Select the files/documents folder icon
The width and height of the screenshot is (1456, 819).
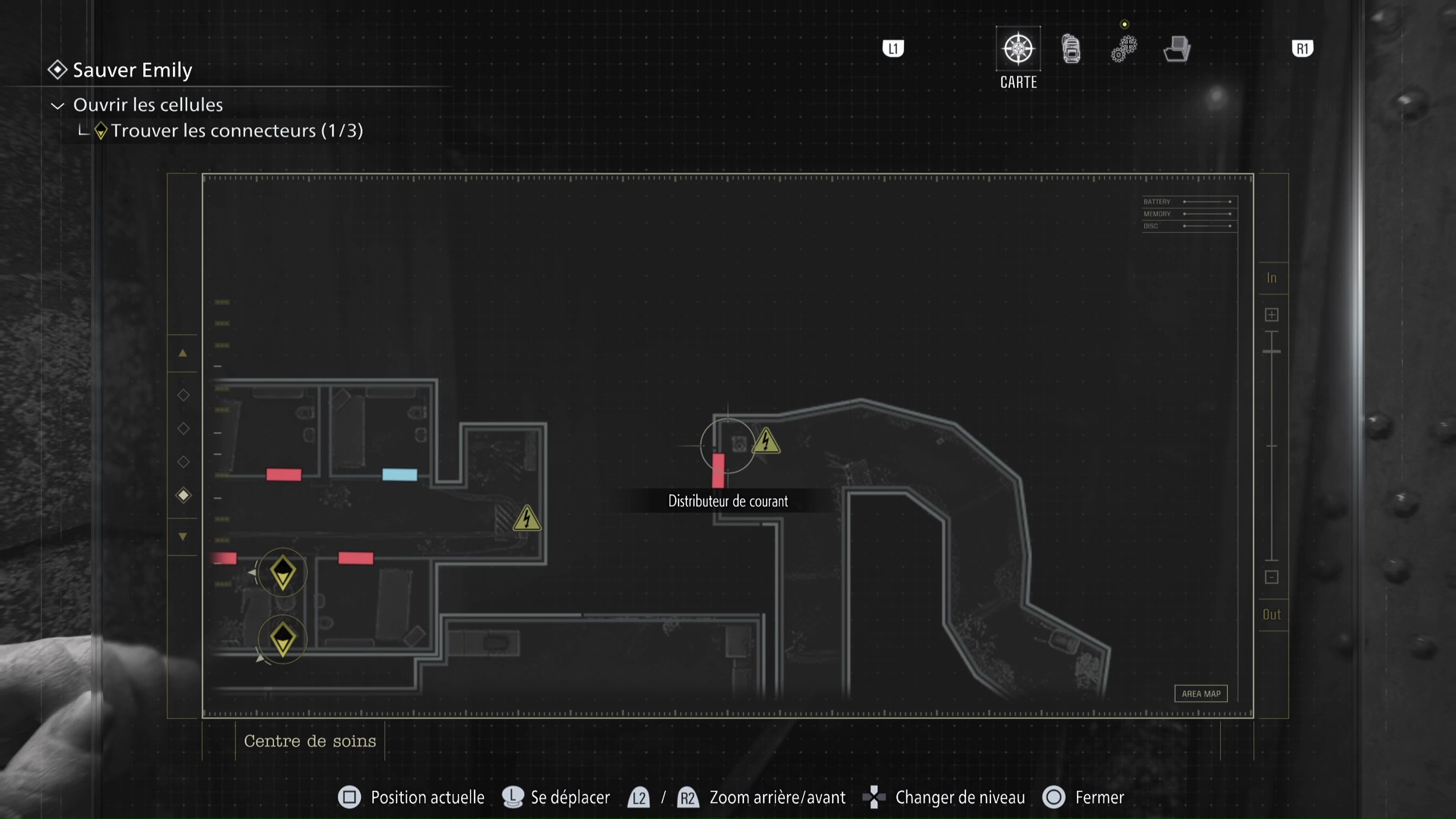pyautogui.click(x=1176, y=48)
